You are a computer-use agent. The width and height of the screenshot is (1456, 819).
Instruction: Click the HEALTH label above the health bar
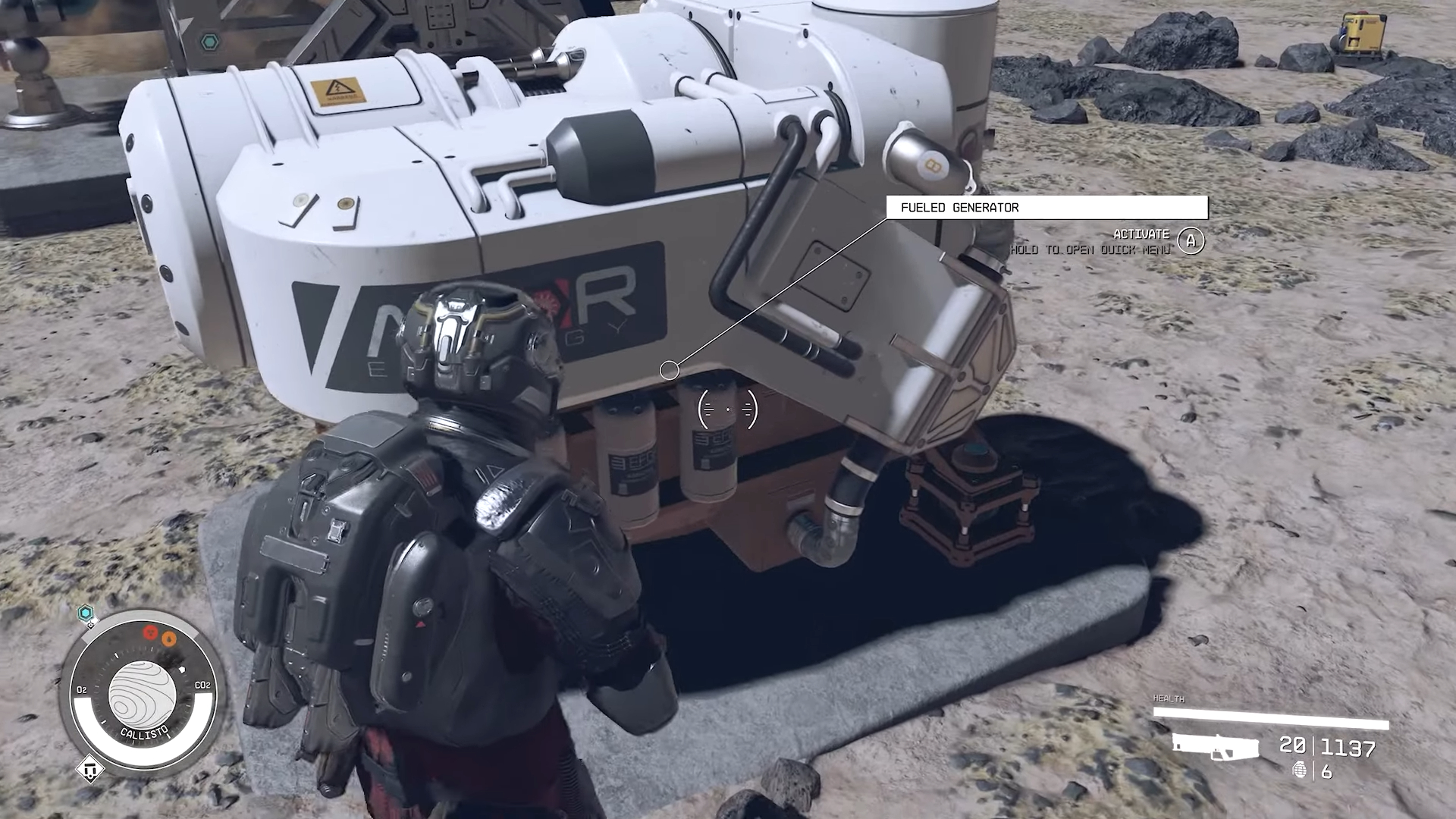1169,698
